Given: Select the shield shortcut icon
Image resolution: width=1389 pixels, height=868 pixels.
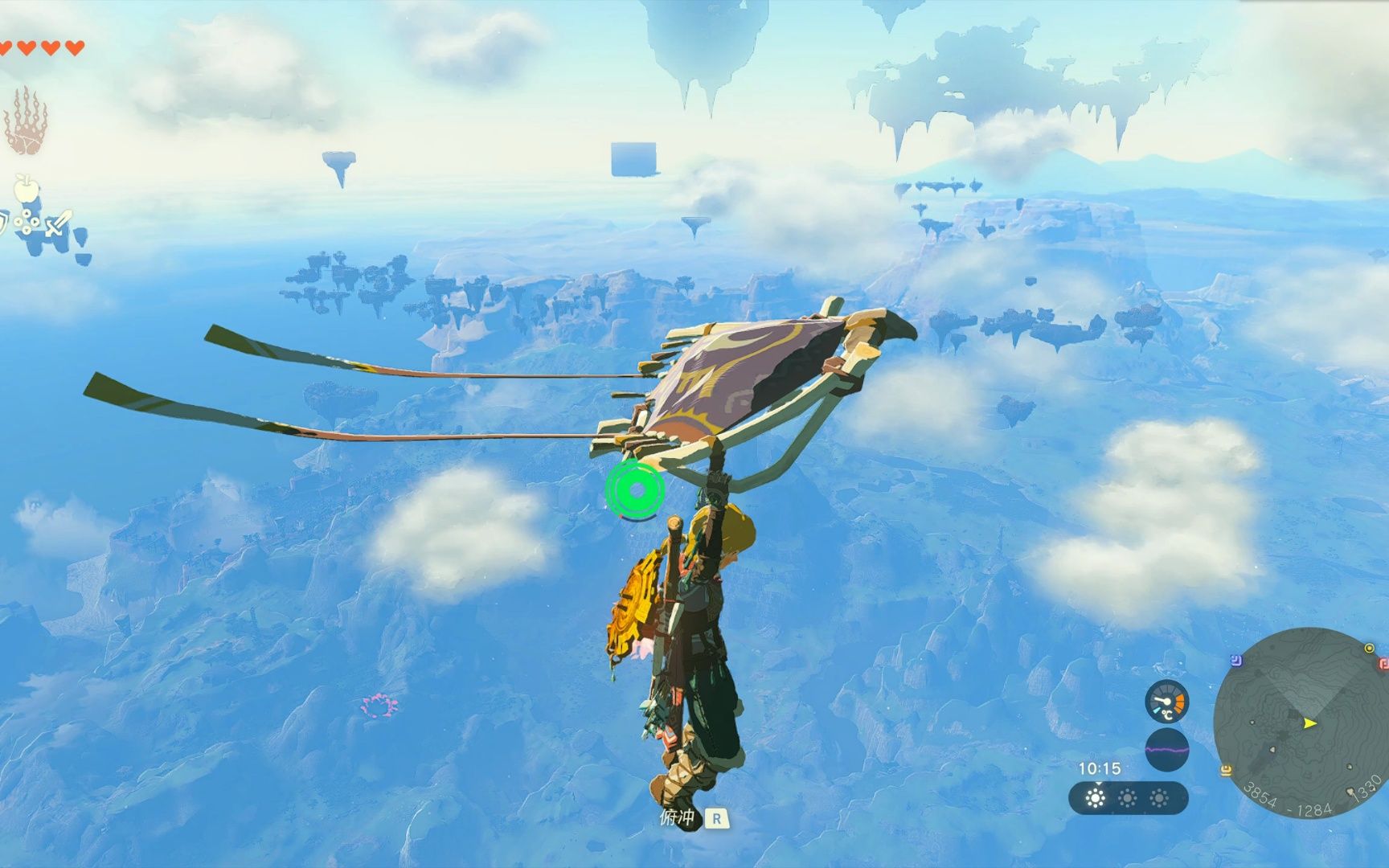Looking at the screenshot, I should [3, 223].
